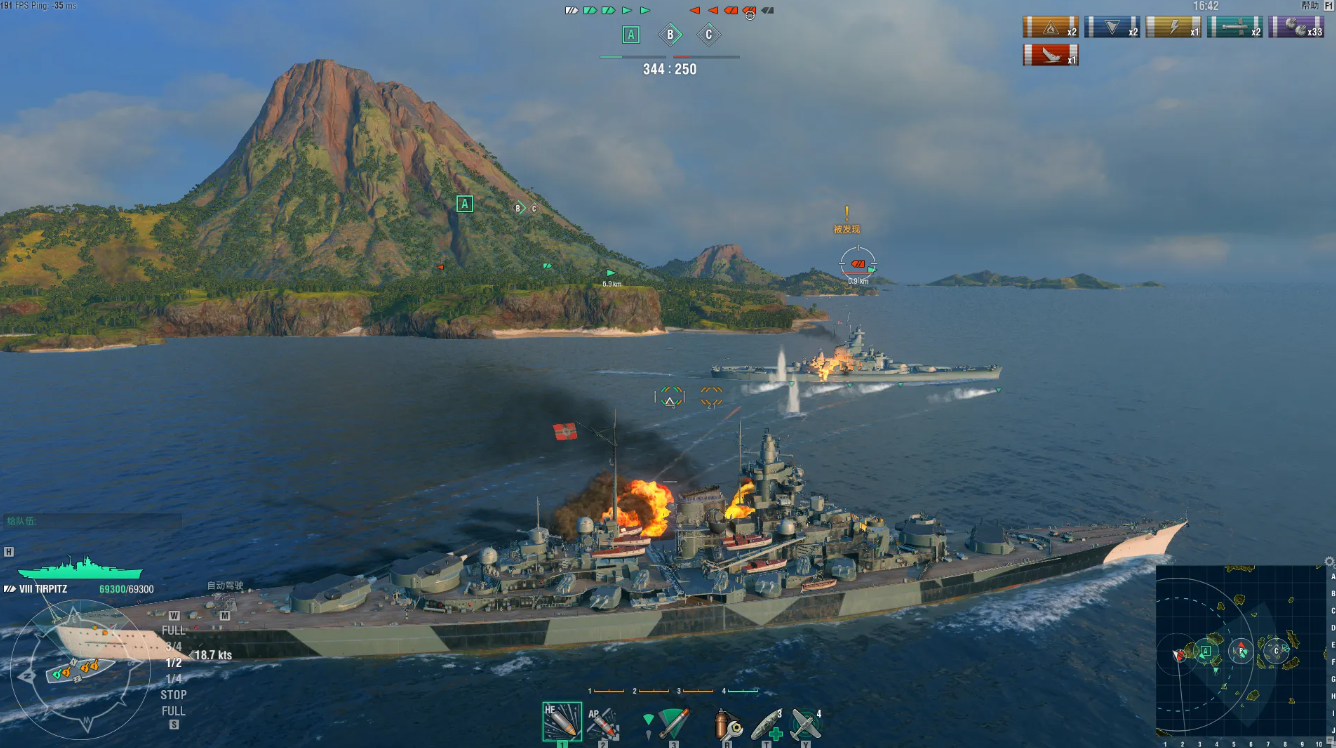The height and width of the screenshot is (748, 1336).
Task: Click the minimap shrink button
Action: pos(1330,740)
